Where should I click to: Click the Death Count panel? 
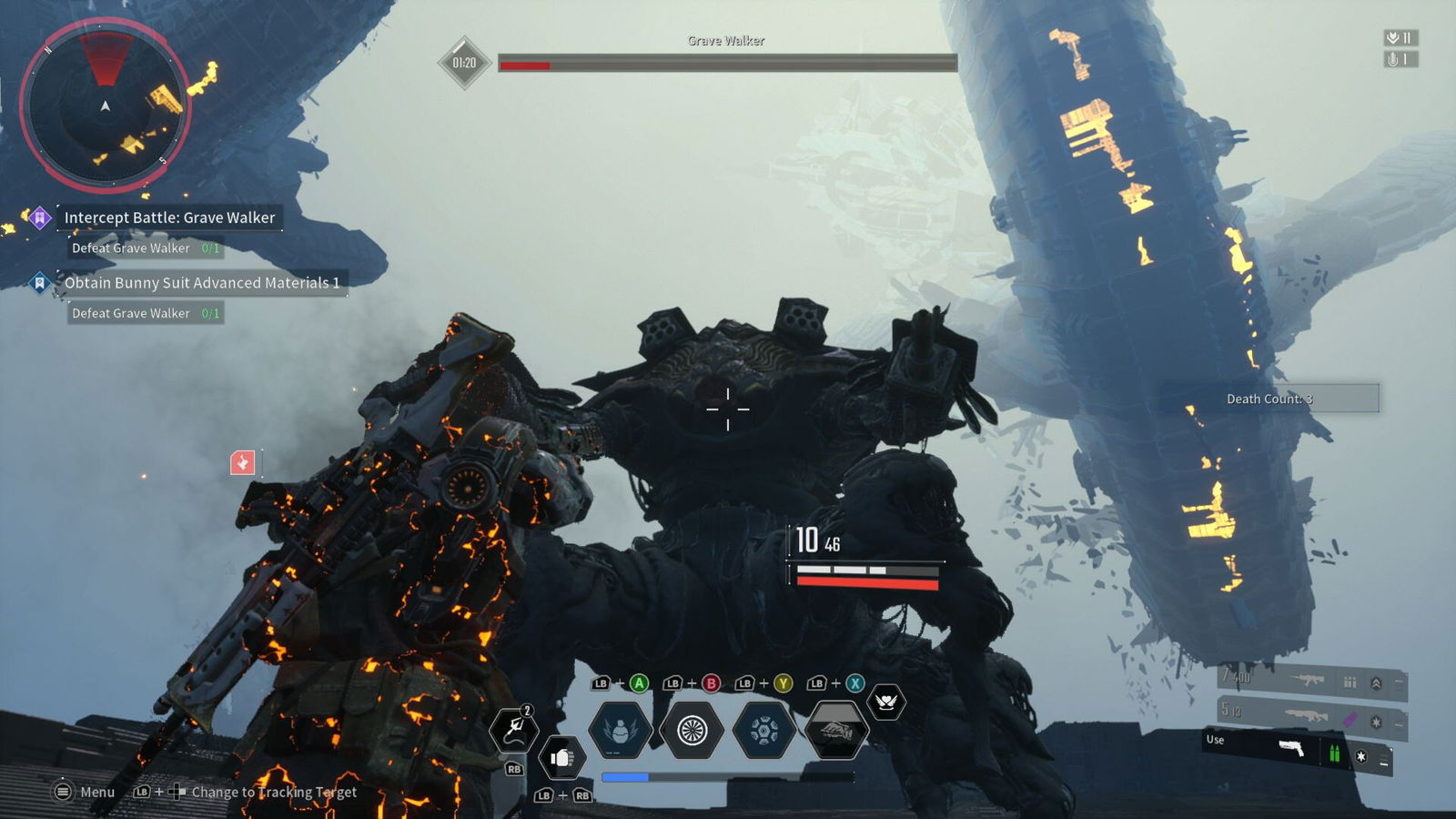pos(1269,399)
